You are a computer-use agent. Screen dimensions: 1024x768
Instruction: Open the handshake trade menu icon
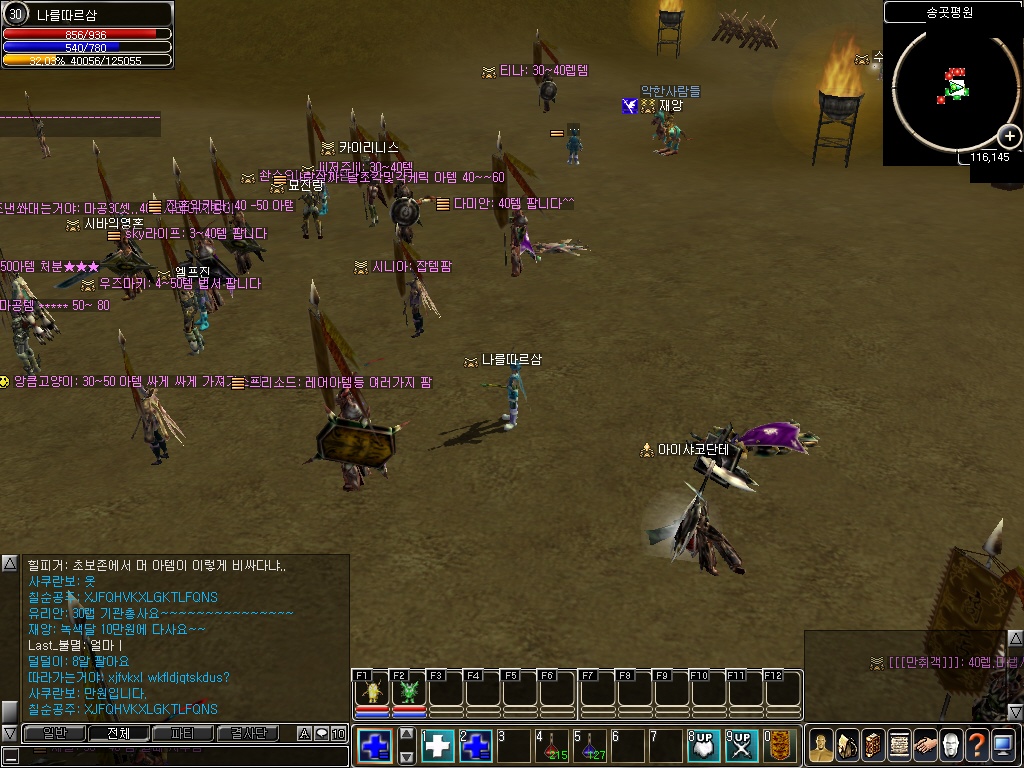point(925,745)
